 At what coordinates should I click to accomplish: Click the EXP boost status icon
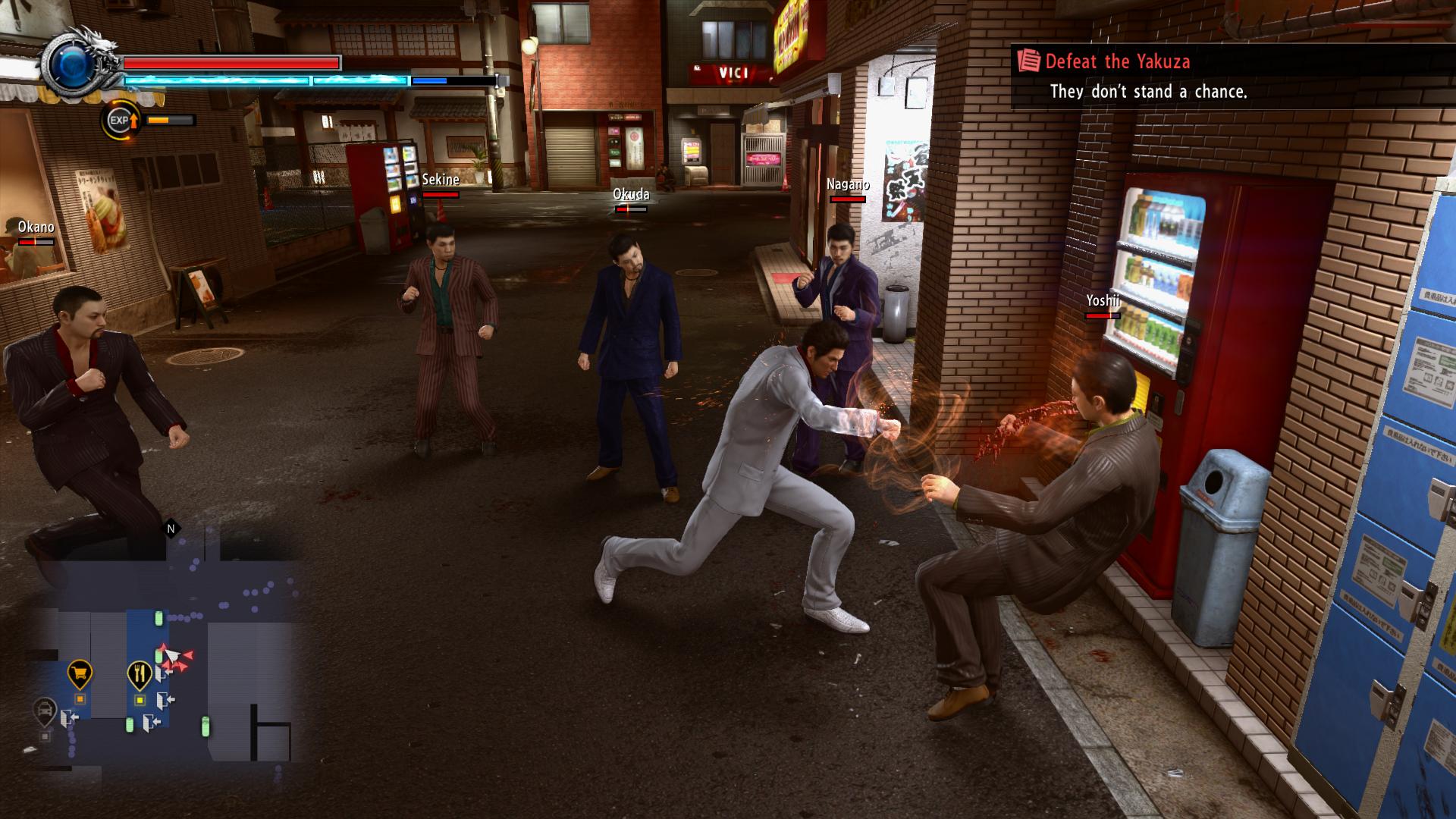(x=121, y=120)
